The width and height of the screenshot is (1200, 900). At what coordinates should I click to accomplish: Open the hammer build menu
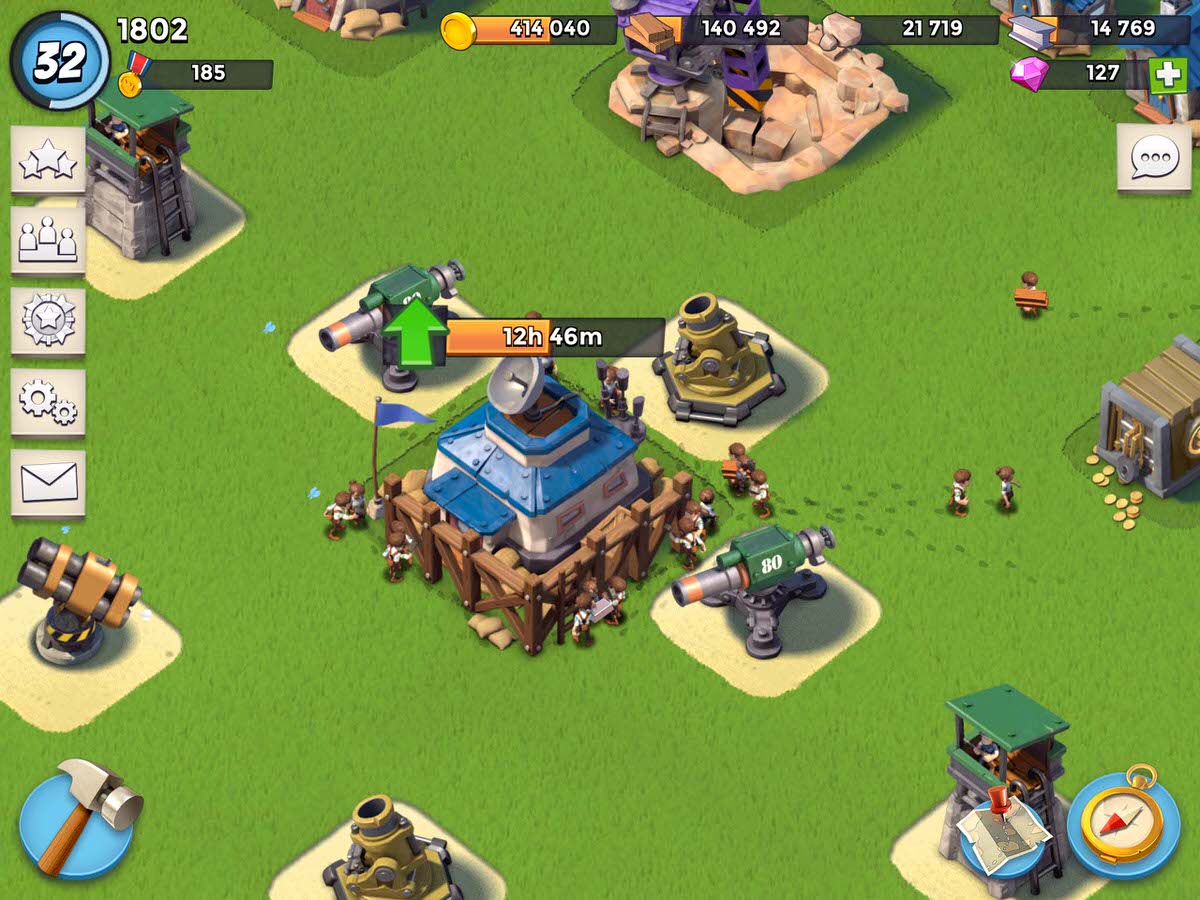point(78,818)
